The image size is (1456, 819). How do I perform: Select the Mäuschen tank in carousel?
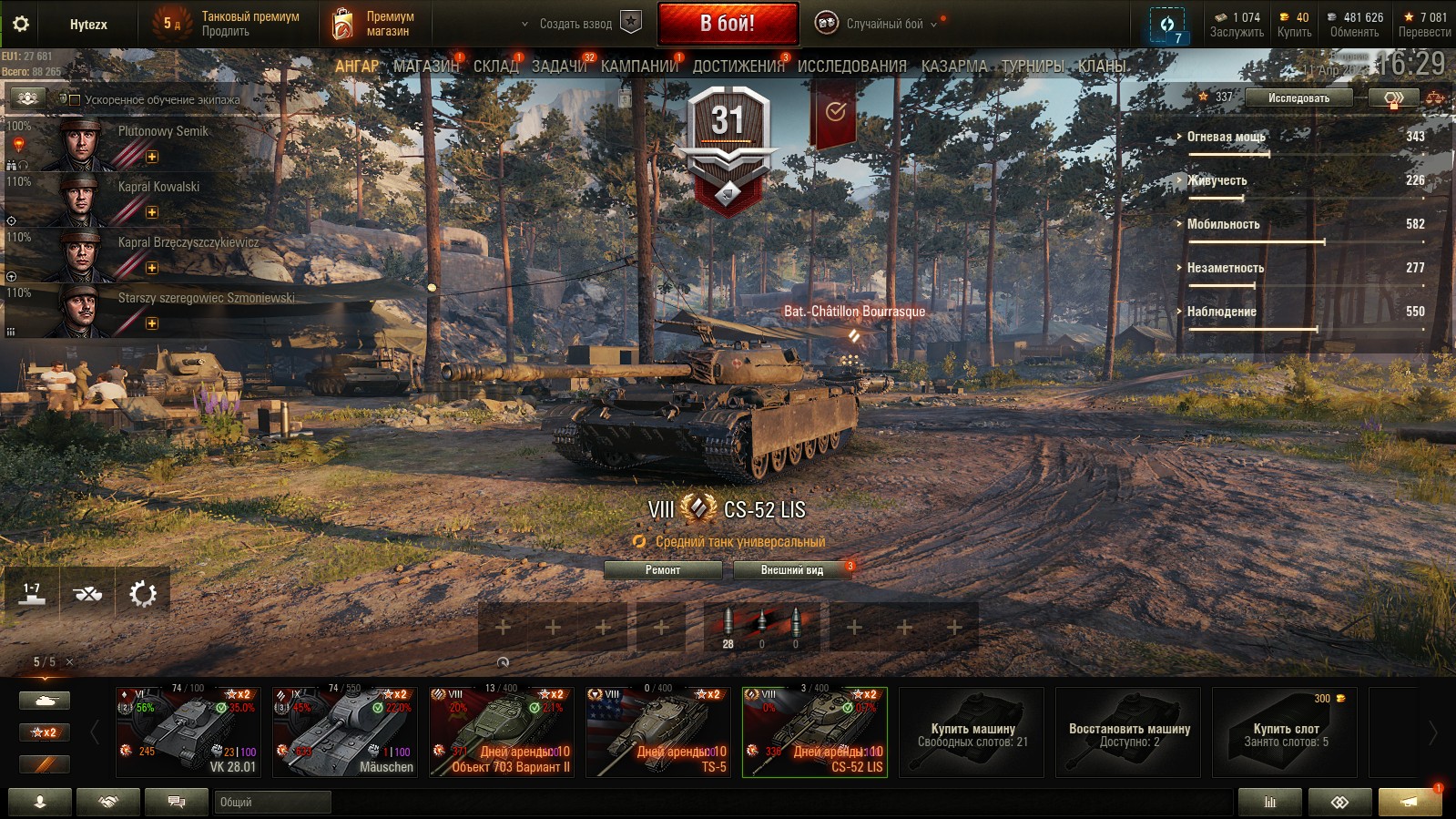tap(345, 732)
